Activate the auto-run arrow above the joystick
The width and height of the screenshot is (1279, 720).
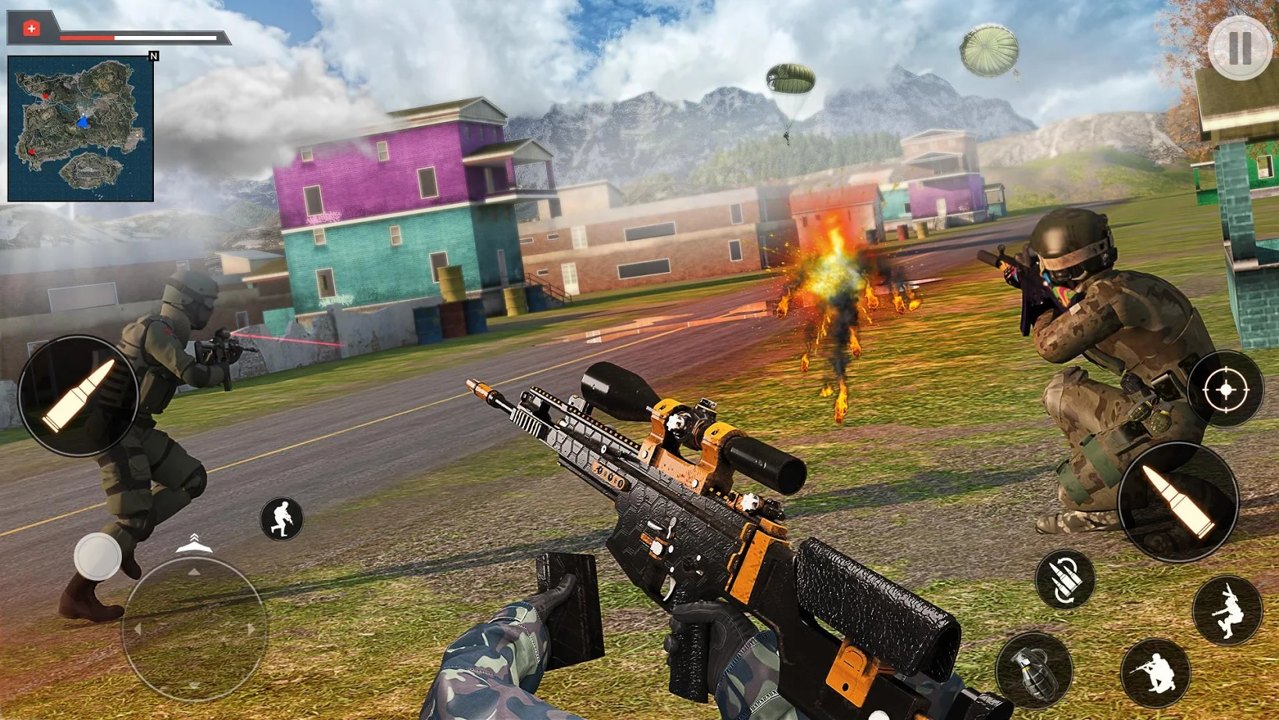click(194, 543)
